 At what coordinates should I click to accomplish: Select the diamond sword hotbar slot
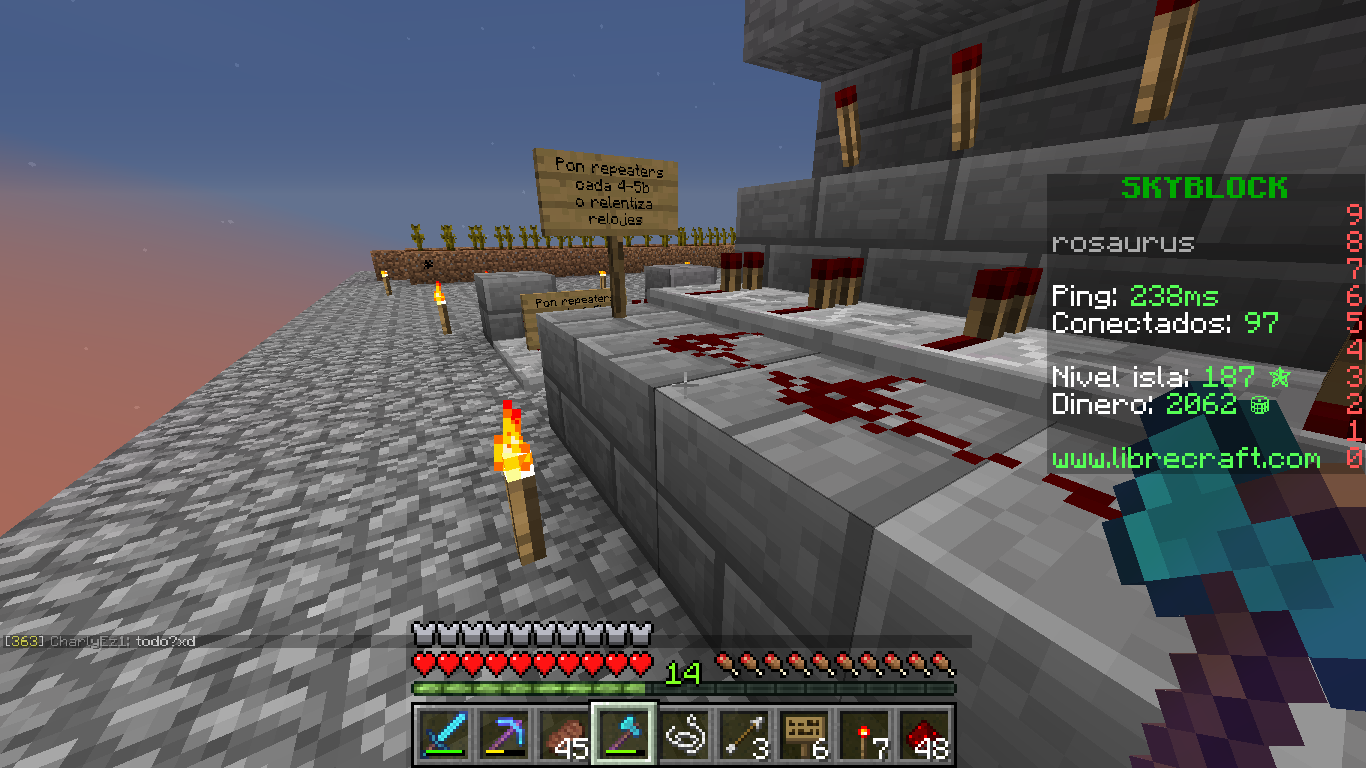tap(440, 735)
